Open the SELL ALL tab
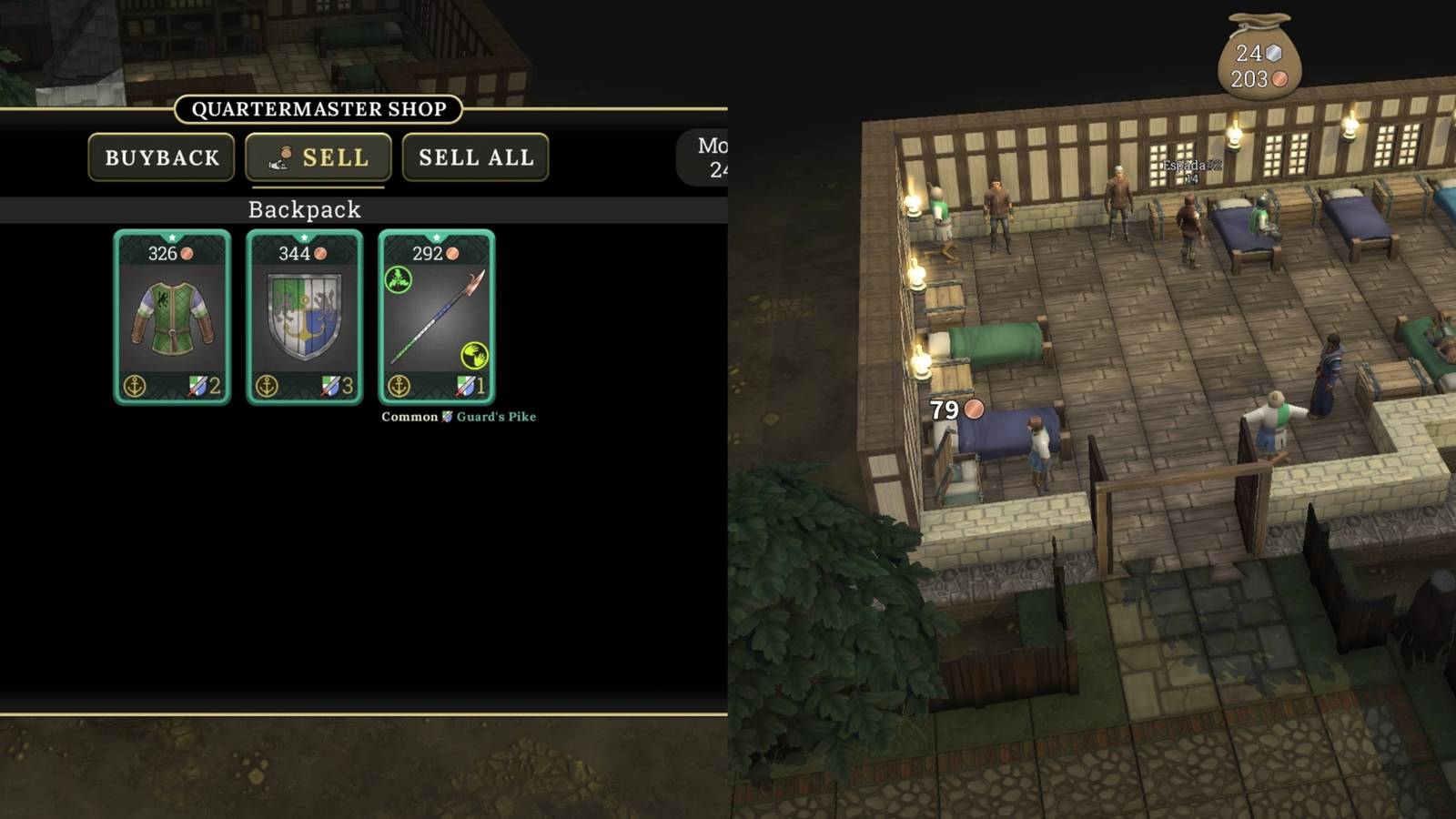Screen dimensions: 1456x819 (476, 157)
